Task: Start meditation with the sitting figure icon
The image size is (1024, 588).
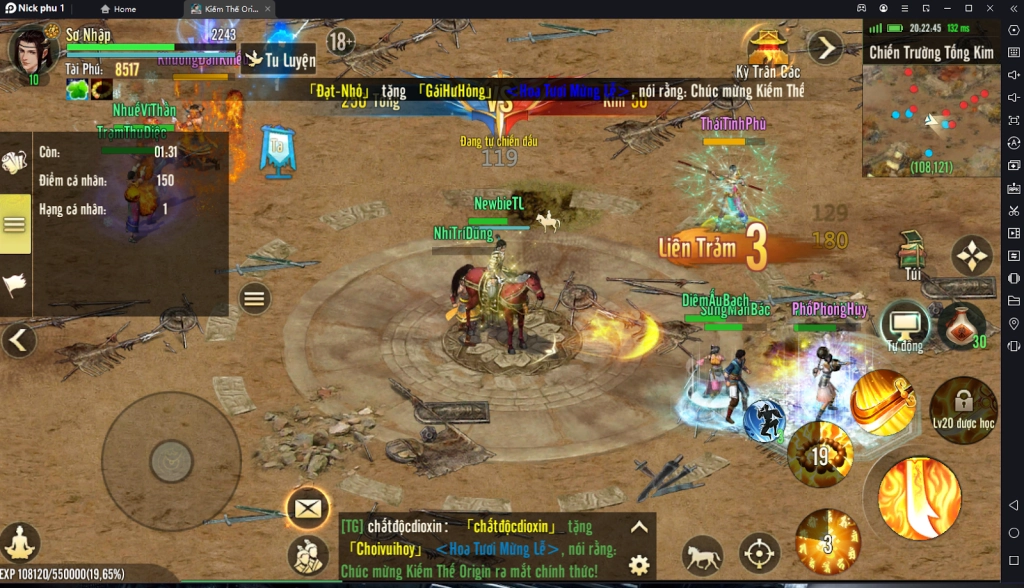Action: click(20, 543)
